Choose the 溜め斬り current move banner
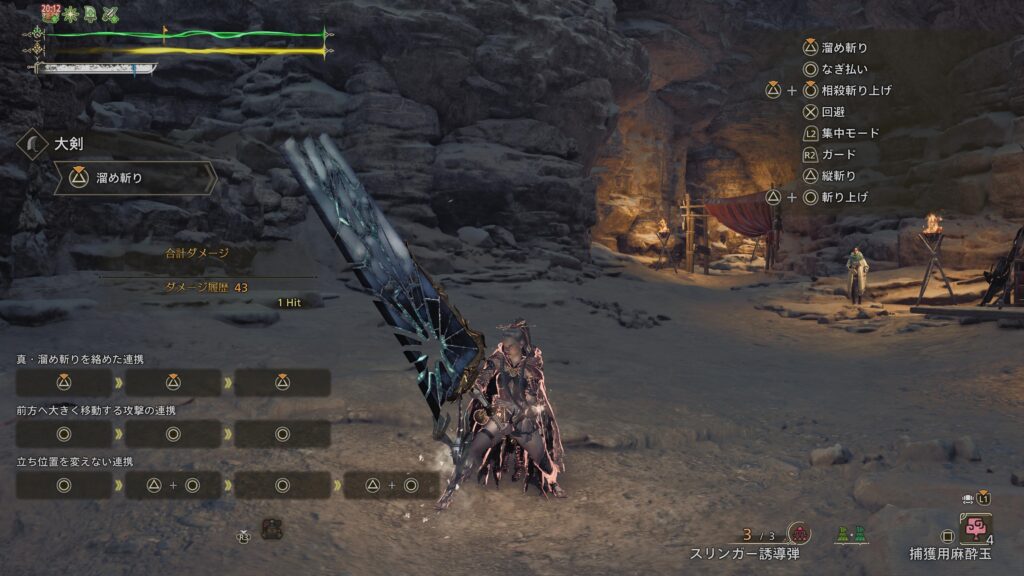Viewport: 1024px width, 576px height. (x=135, y=178)
